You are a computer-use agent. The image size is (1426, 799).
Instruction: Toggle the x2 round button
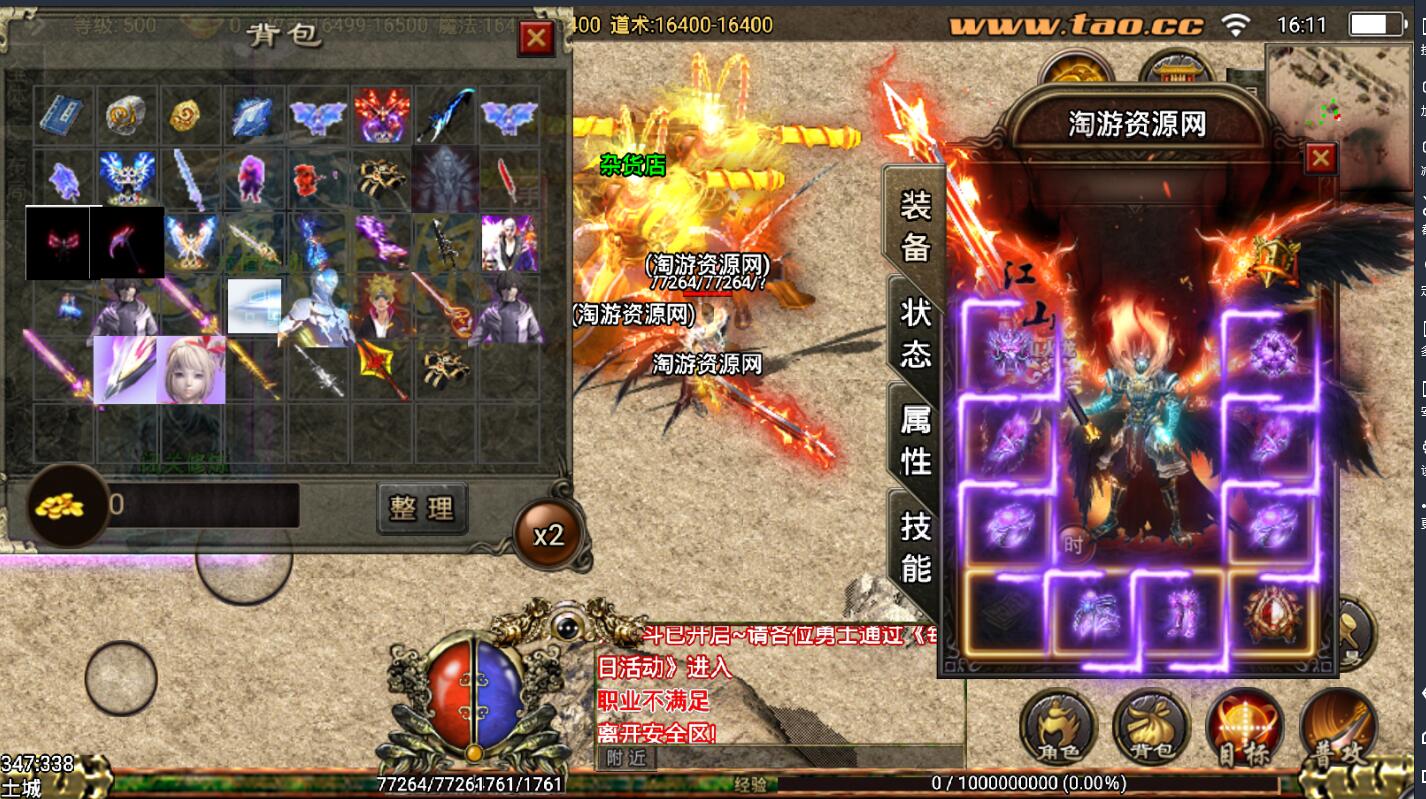[548, 535]
